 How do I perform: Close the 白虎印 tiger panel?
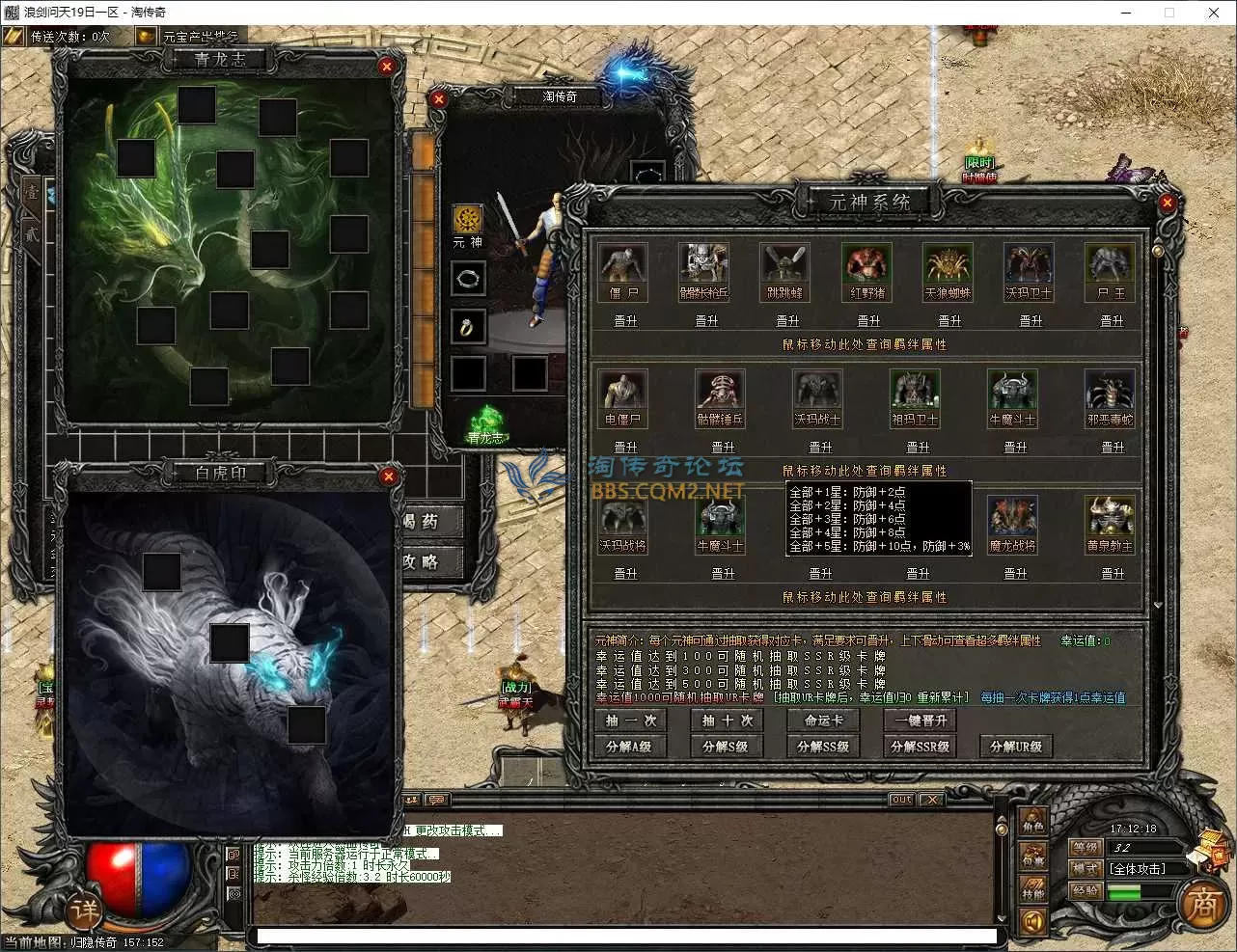point(389,476)
